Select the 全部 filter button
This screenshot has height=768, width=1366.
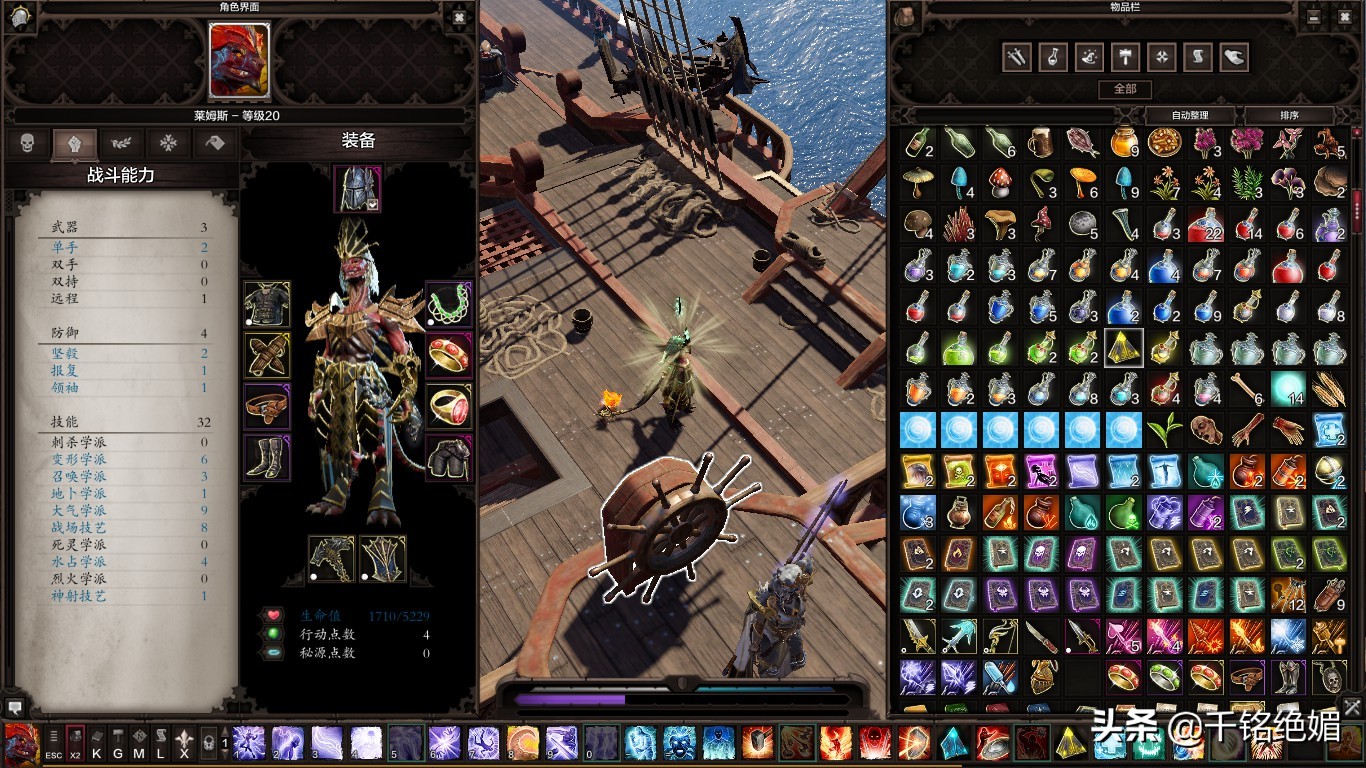coord(1125,89)
